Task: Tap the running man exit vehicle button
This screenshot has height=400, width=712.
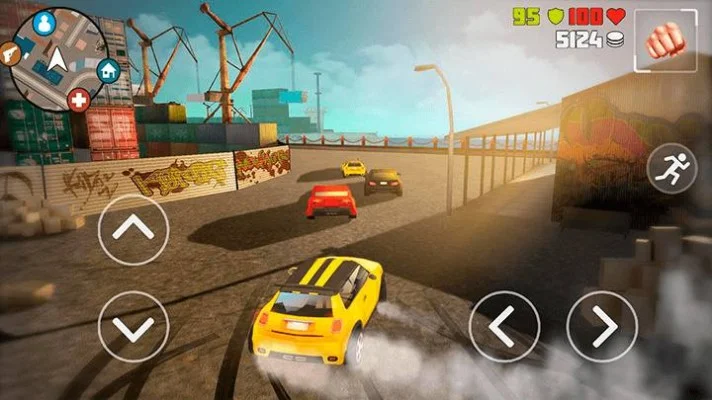Action: click(x=672, y=168)
